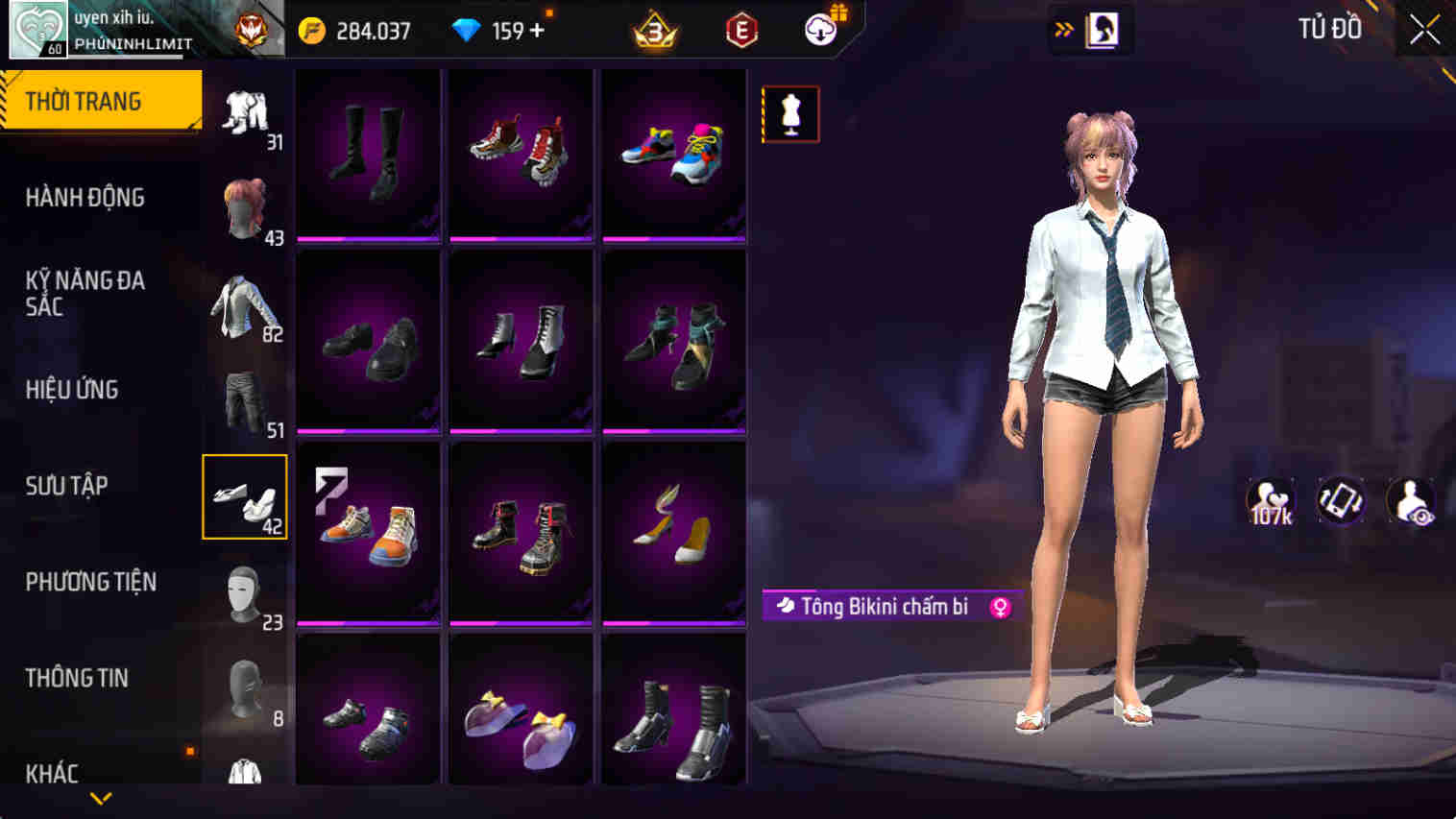Viewport: 1456px width, 819px height.
Task: Click the double-arrow collapse icon near top right
Action: pos(1062,29)
